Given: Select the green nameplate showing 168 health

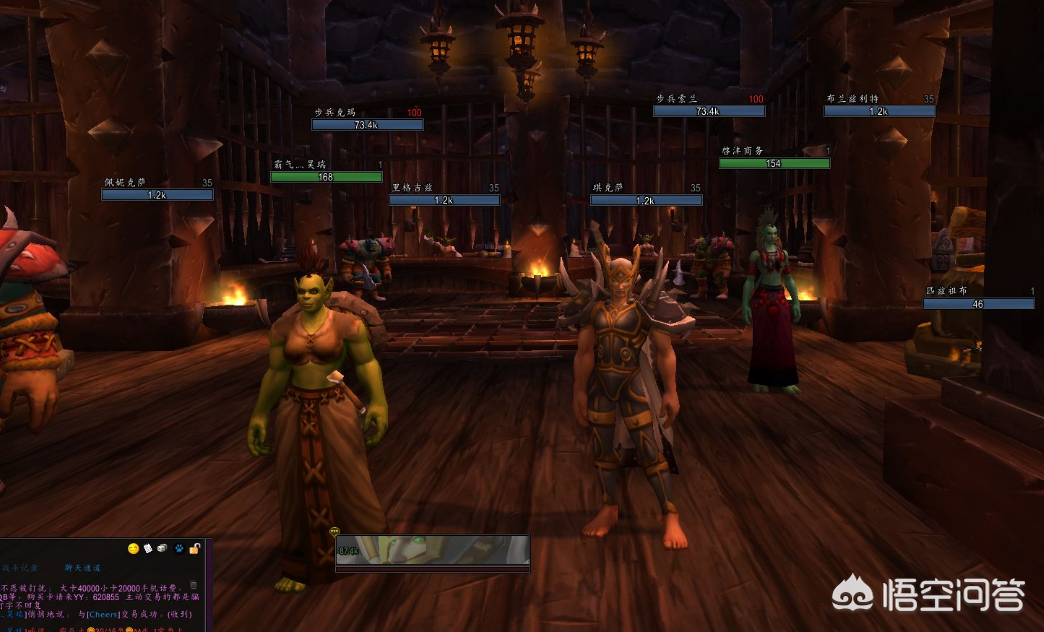Looking at the screenshot, I should click(326, 177).
